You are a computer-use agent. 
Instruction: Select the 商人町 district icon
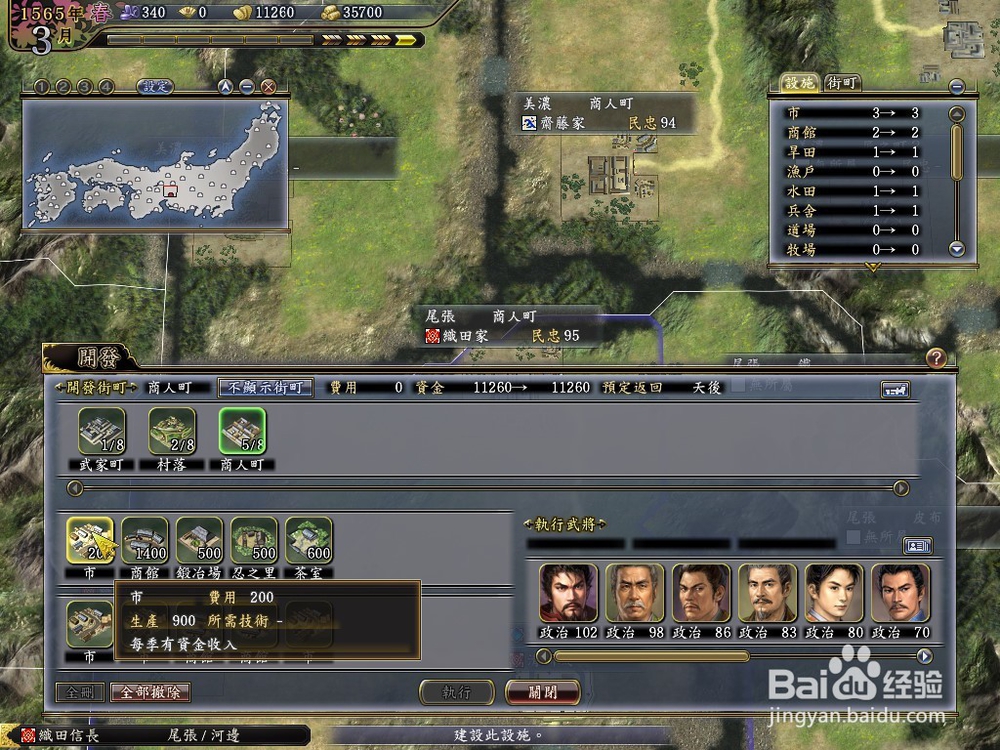(243, 432)
